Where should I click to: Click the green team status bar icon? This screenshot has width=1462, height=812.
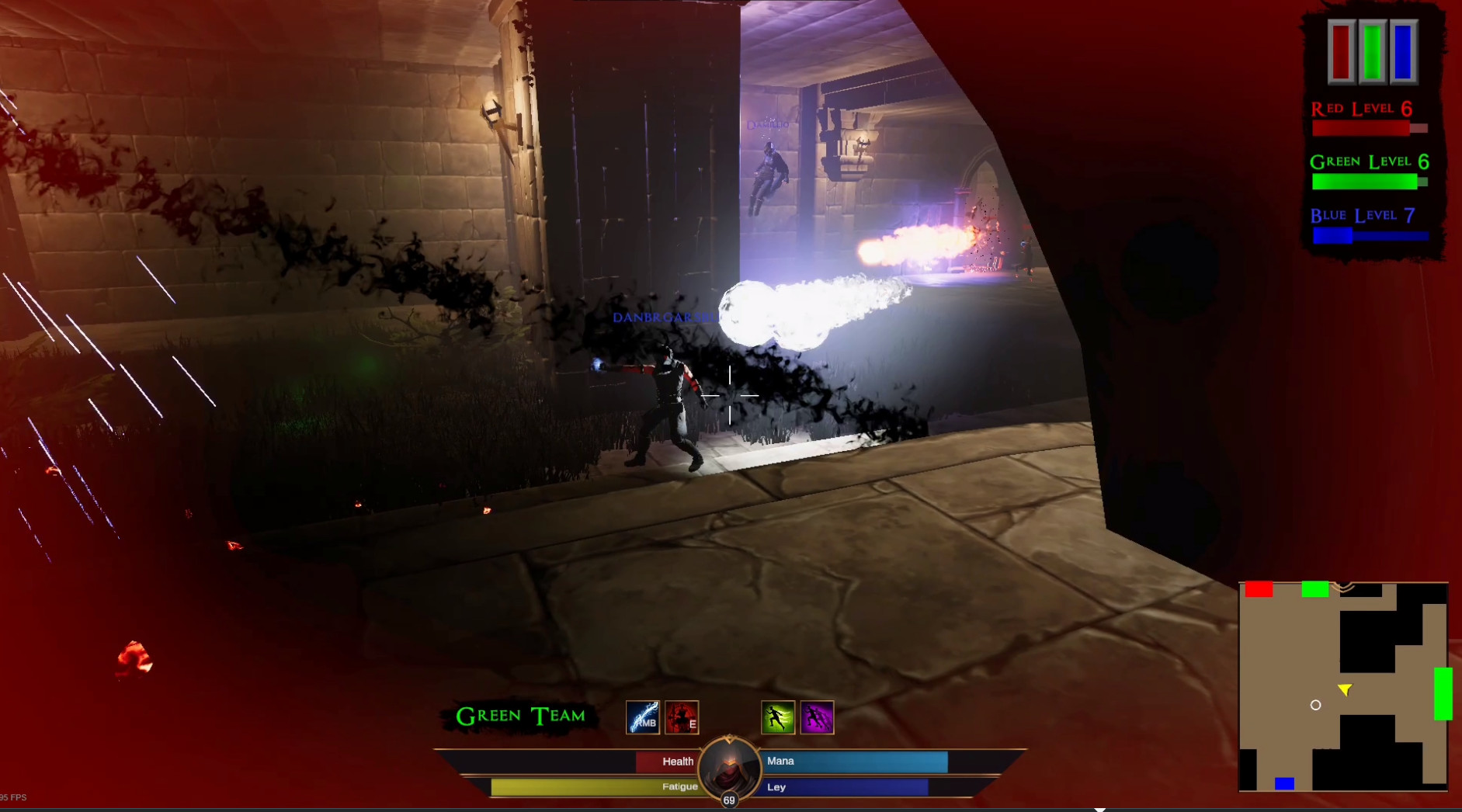[x=1372, y=53]
